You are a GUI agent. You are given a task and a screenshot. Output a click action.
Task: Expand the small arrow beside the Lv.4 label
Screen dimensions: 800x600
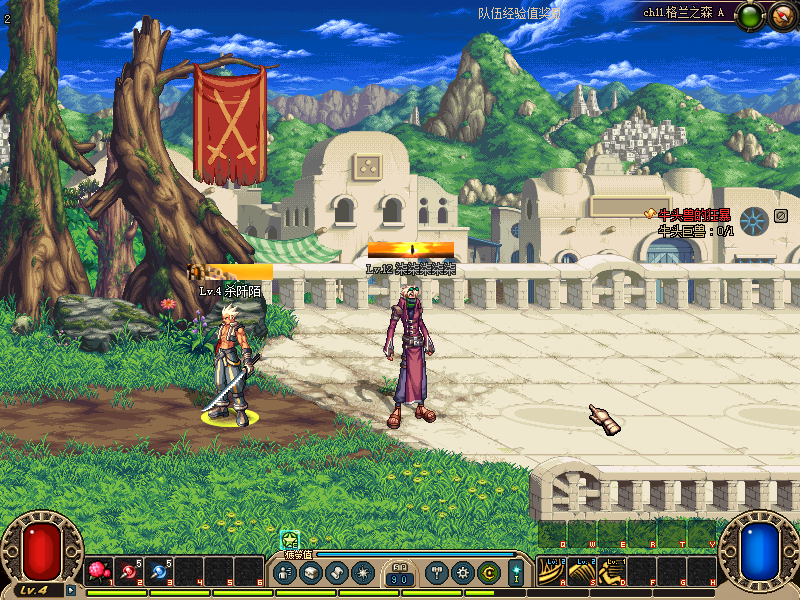(x=71, y=590)
